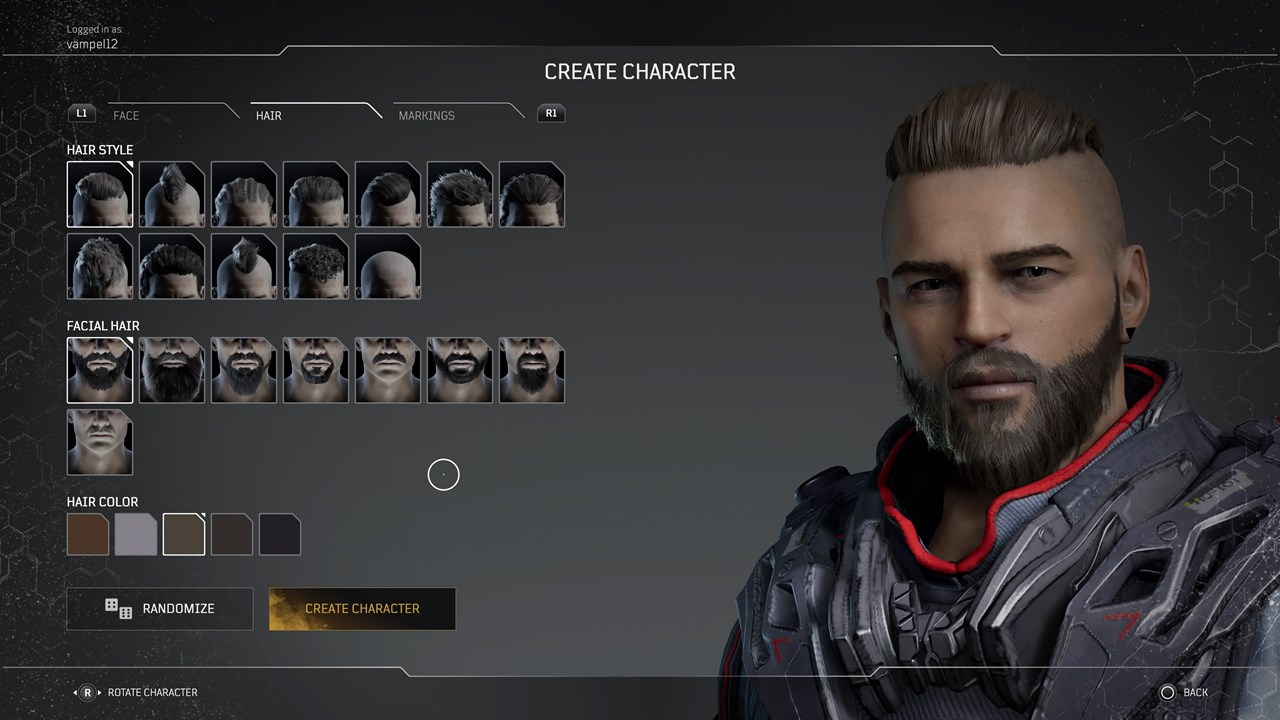Choose the light gray hair color

tap(136, 534)
